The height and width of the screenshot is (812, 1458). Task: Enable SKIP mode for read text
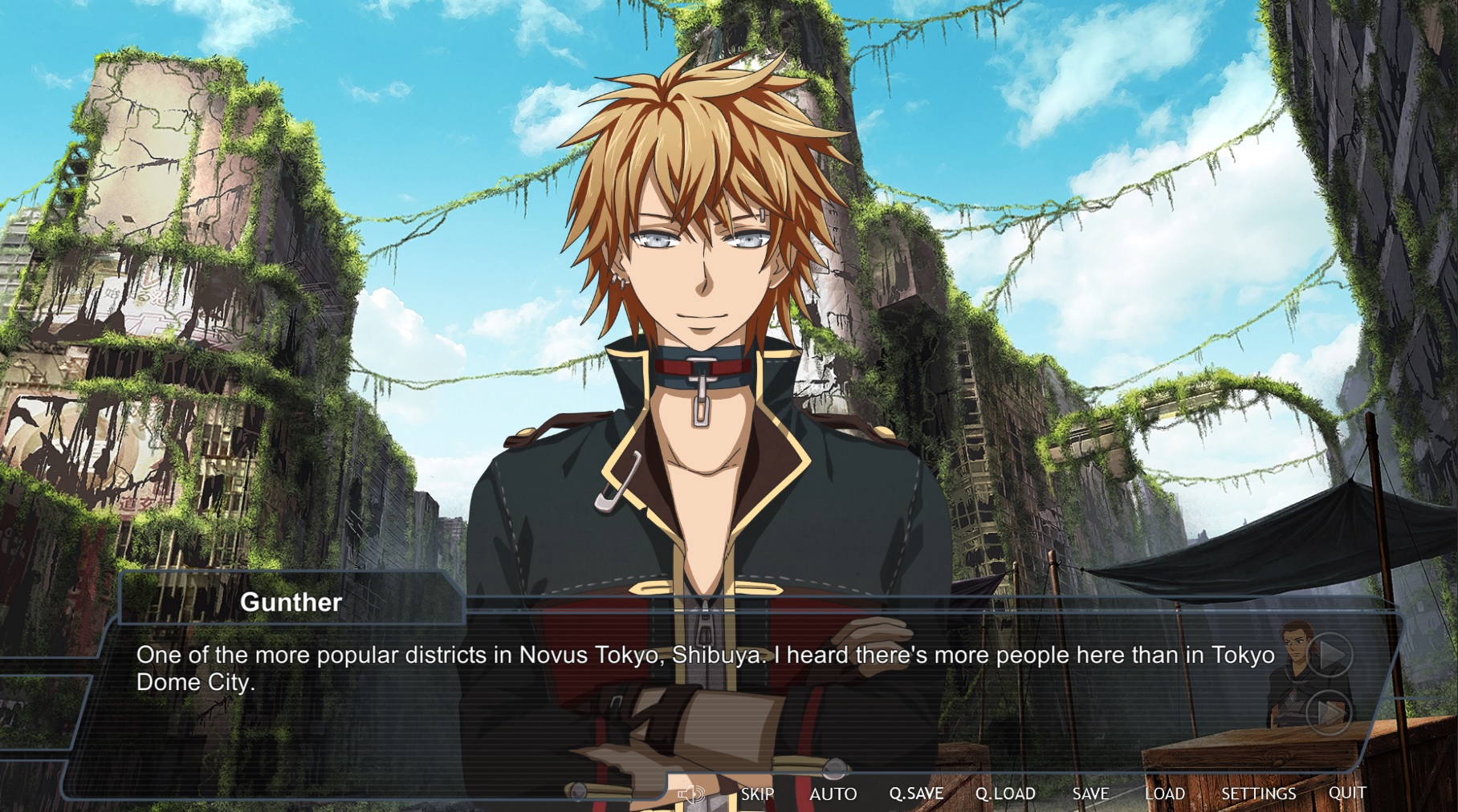(755, 794)
